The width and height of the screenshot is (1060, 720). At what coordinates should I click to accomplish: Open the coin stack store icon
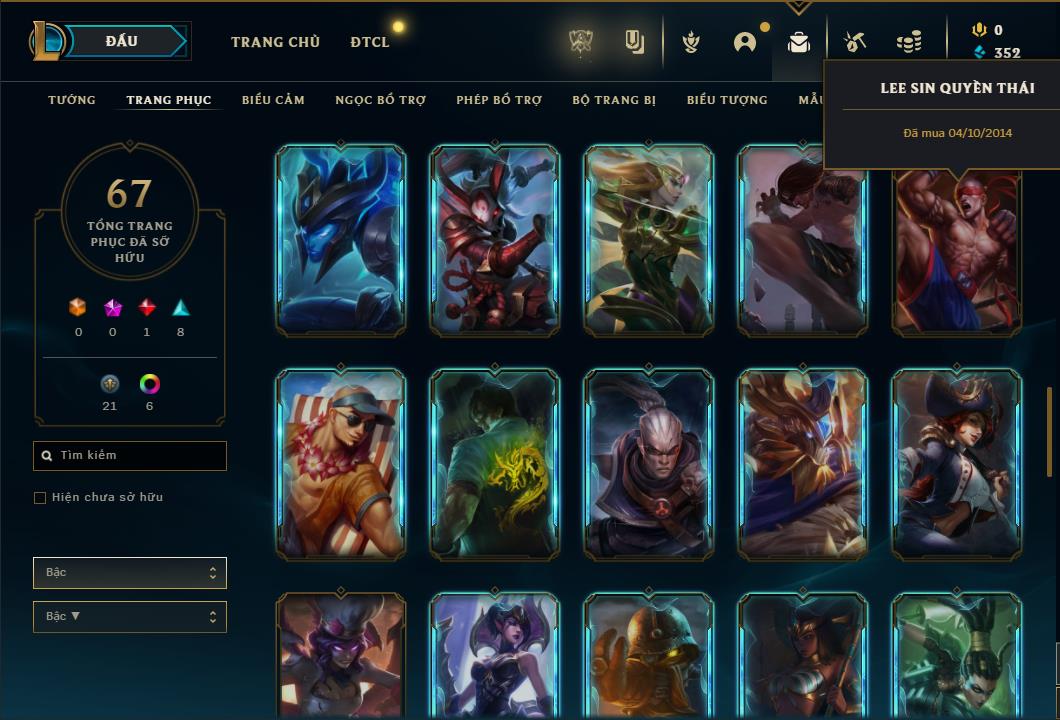click(909, 42)
